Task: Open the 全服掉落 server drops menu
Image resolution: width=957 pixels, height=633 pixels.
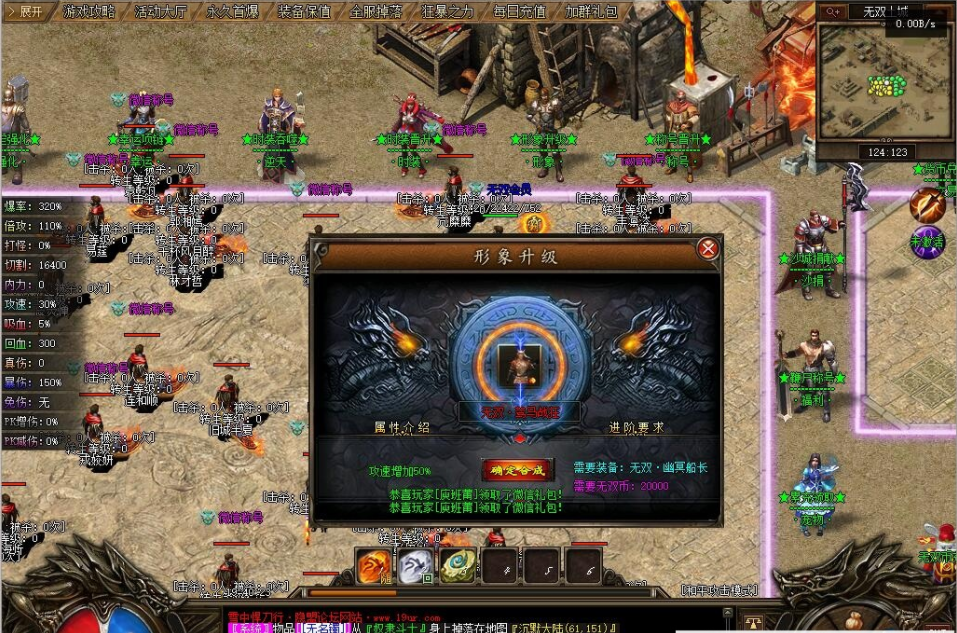Action: [x=376, y=12]
